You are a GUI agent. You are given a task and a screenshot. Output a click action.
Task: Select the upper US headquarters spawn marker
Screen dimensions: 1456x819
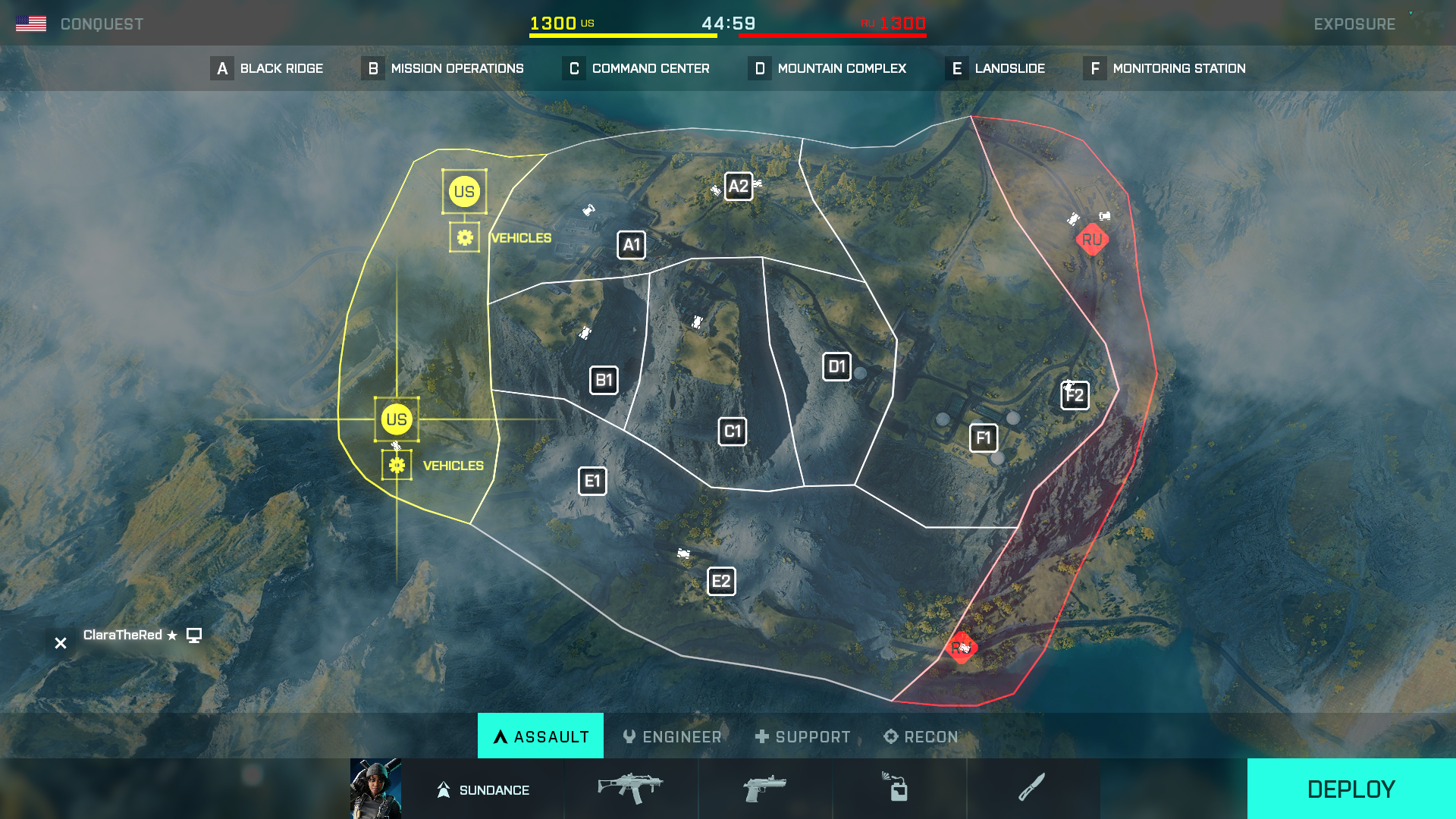(465, 192)
